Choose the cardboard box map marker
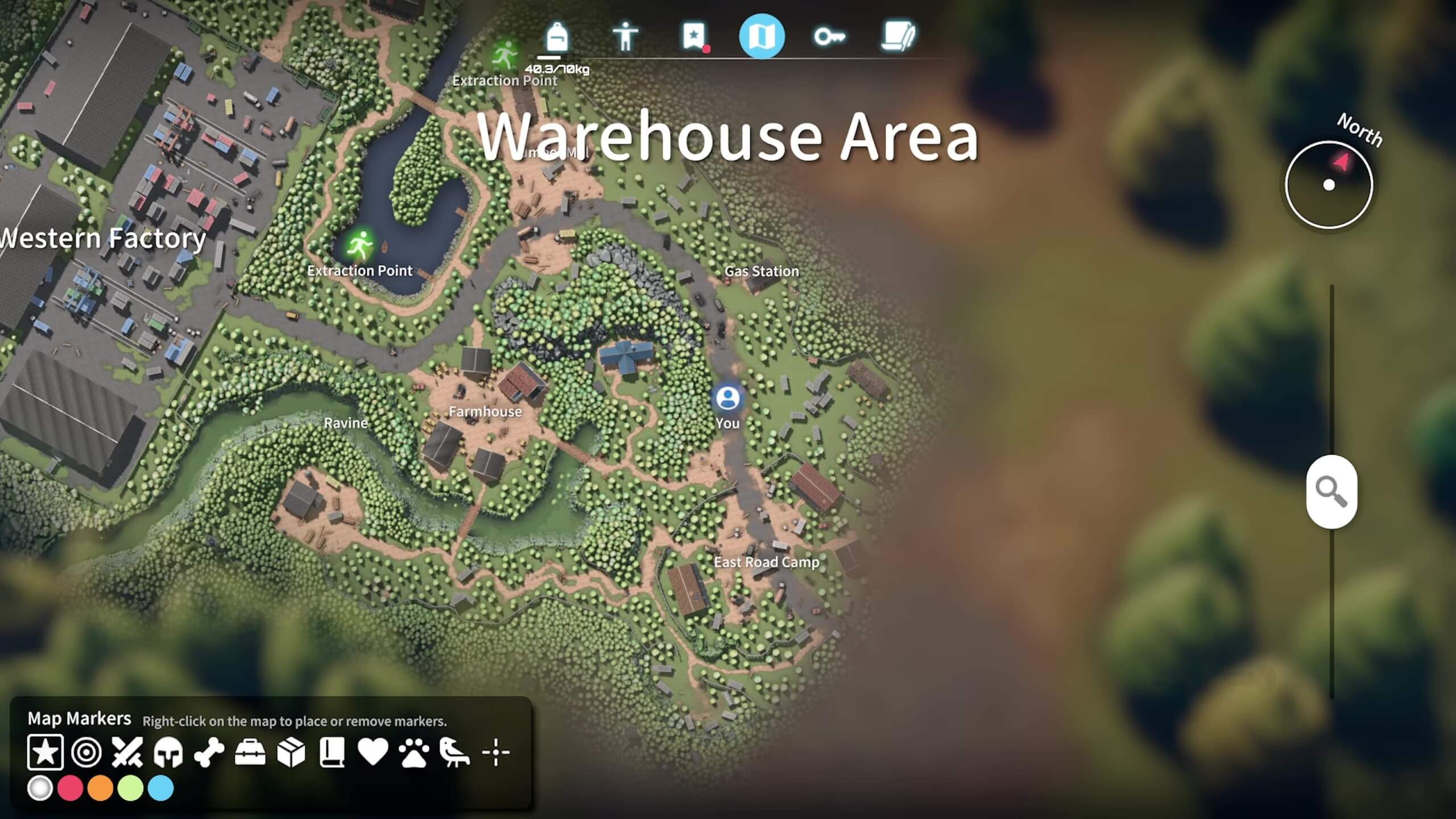This screenshot has width=1456, height=819. click(x=291, y=752)
